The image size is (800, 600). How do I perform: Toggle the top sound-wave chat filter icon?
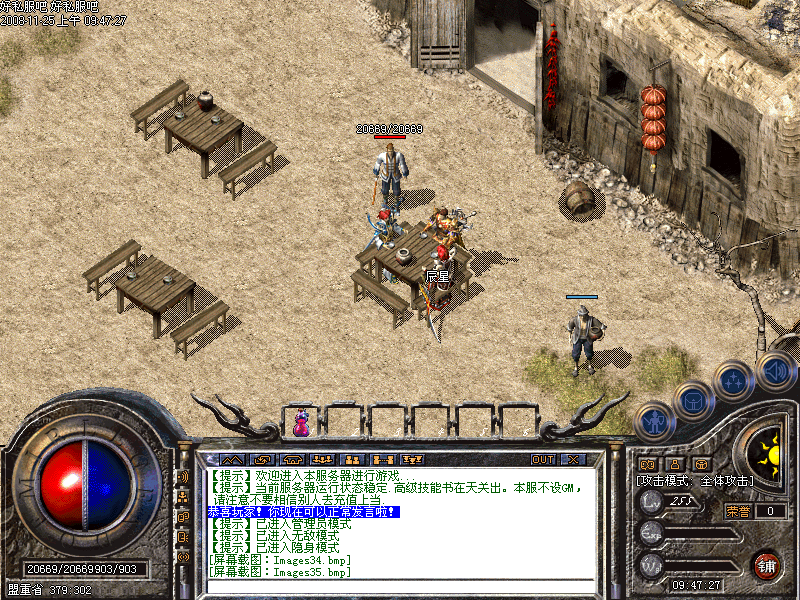pyautogui.click(x=183, y=478)
